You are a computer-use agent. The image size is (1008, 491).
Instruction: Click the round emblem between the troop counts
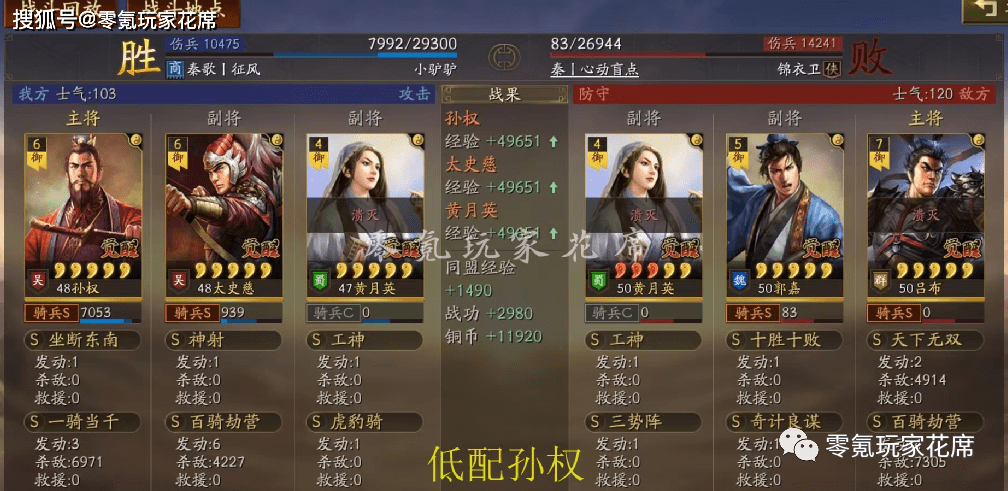click(504, 58)
